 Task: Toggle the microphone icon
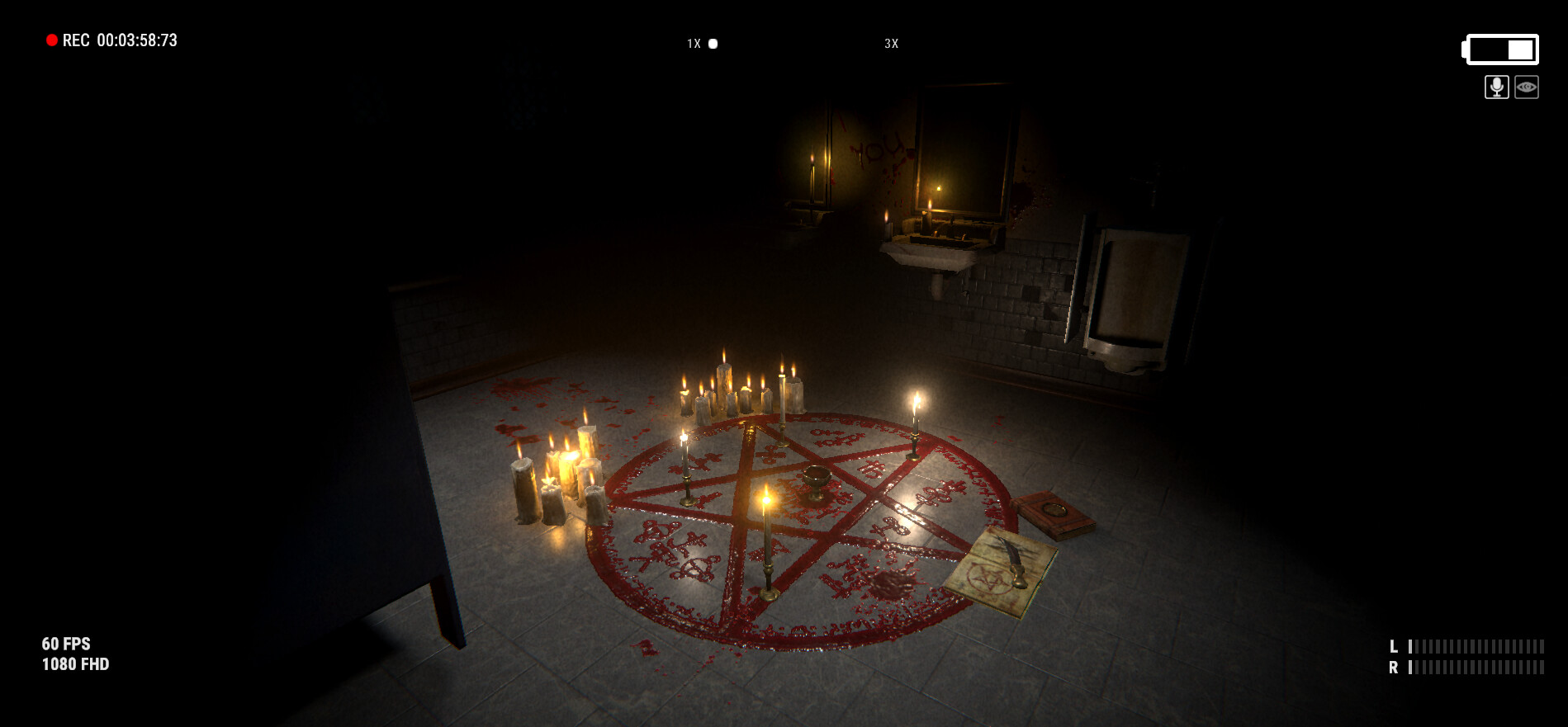pyautogui.click(x=1496, y=87)
